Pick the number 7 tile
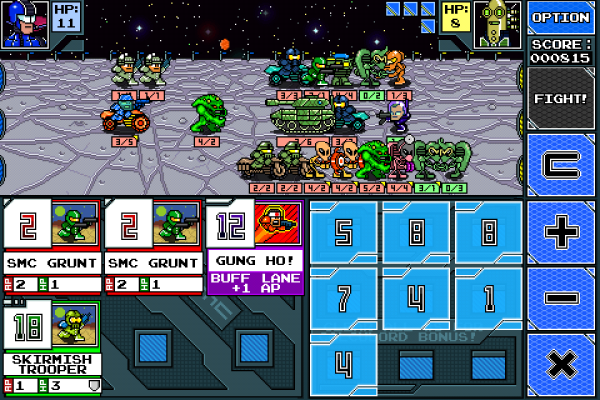 (x=344, y=298)
